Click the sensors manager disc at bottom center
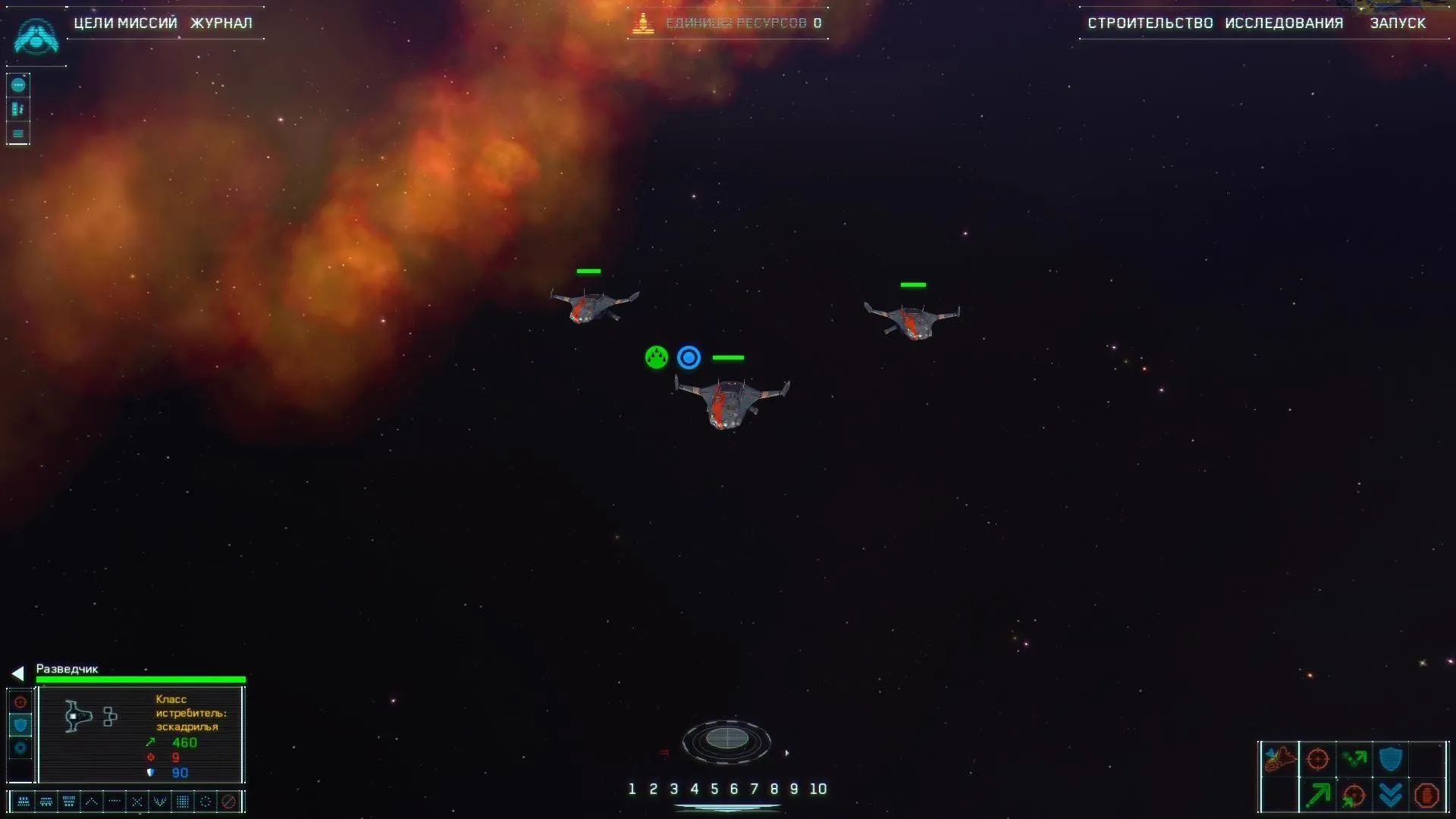 [726, 739]
